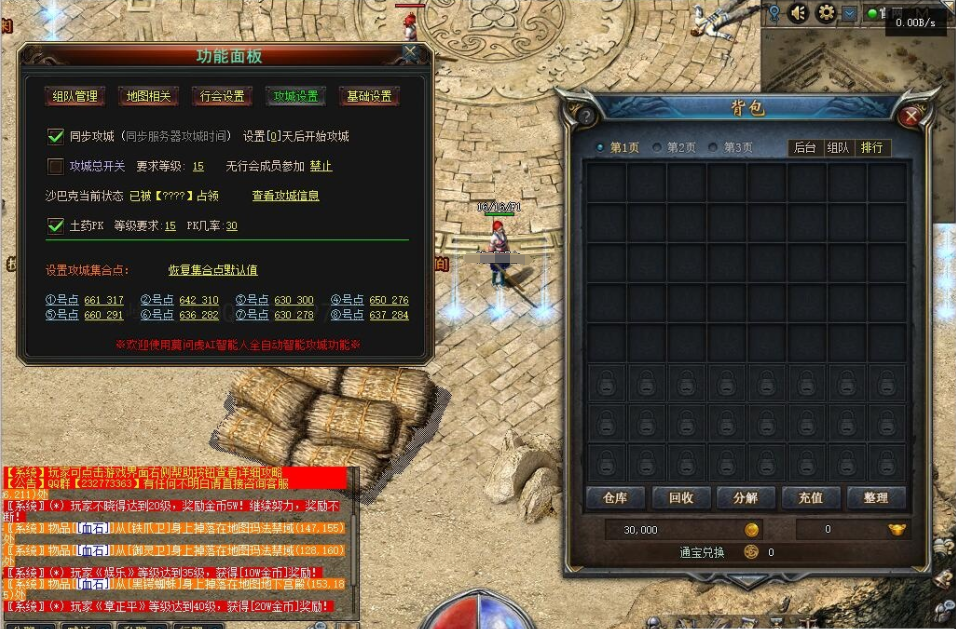Click the 回收 recycle button
The width and height of the screenshot is (956, 629).
tap(681, 497)
